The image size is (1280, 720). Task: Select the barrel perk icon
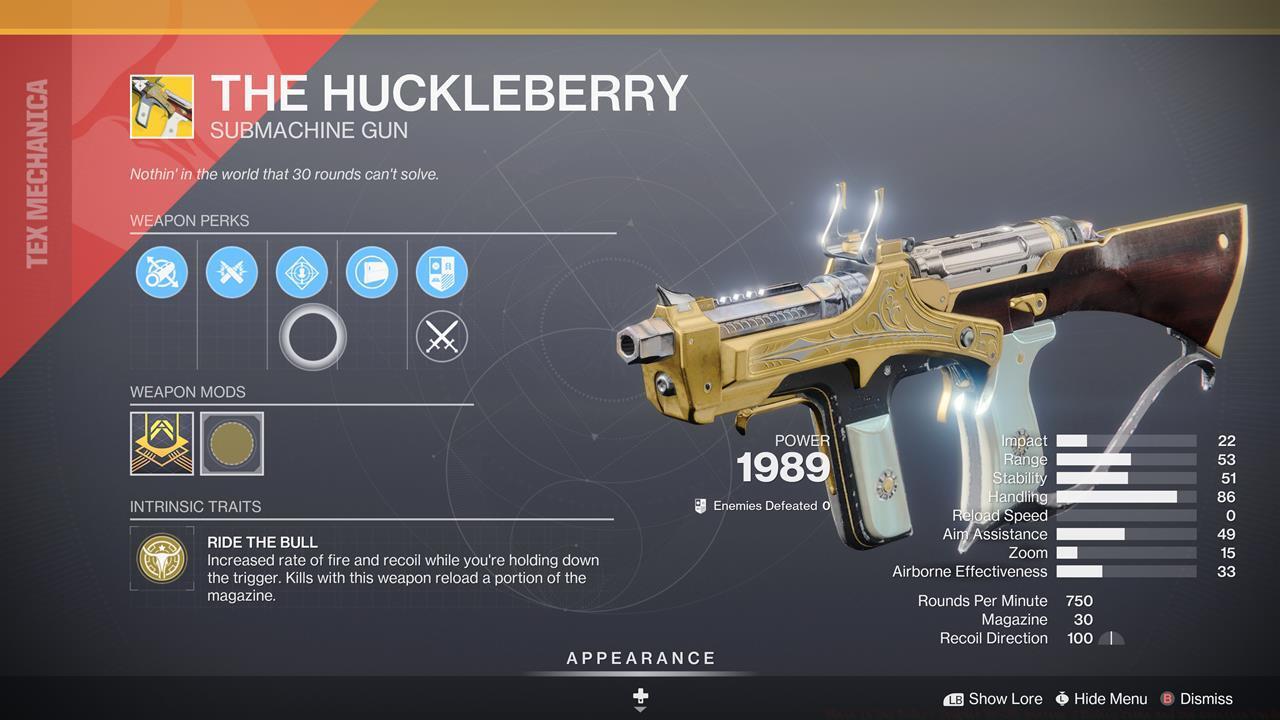[x=162, y=272]
